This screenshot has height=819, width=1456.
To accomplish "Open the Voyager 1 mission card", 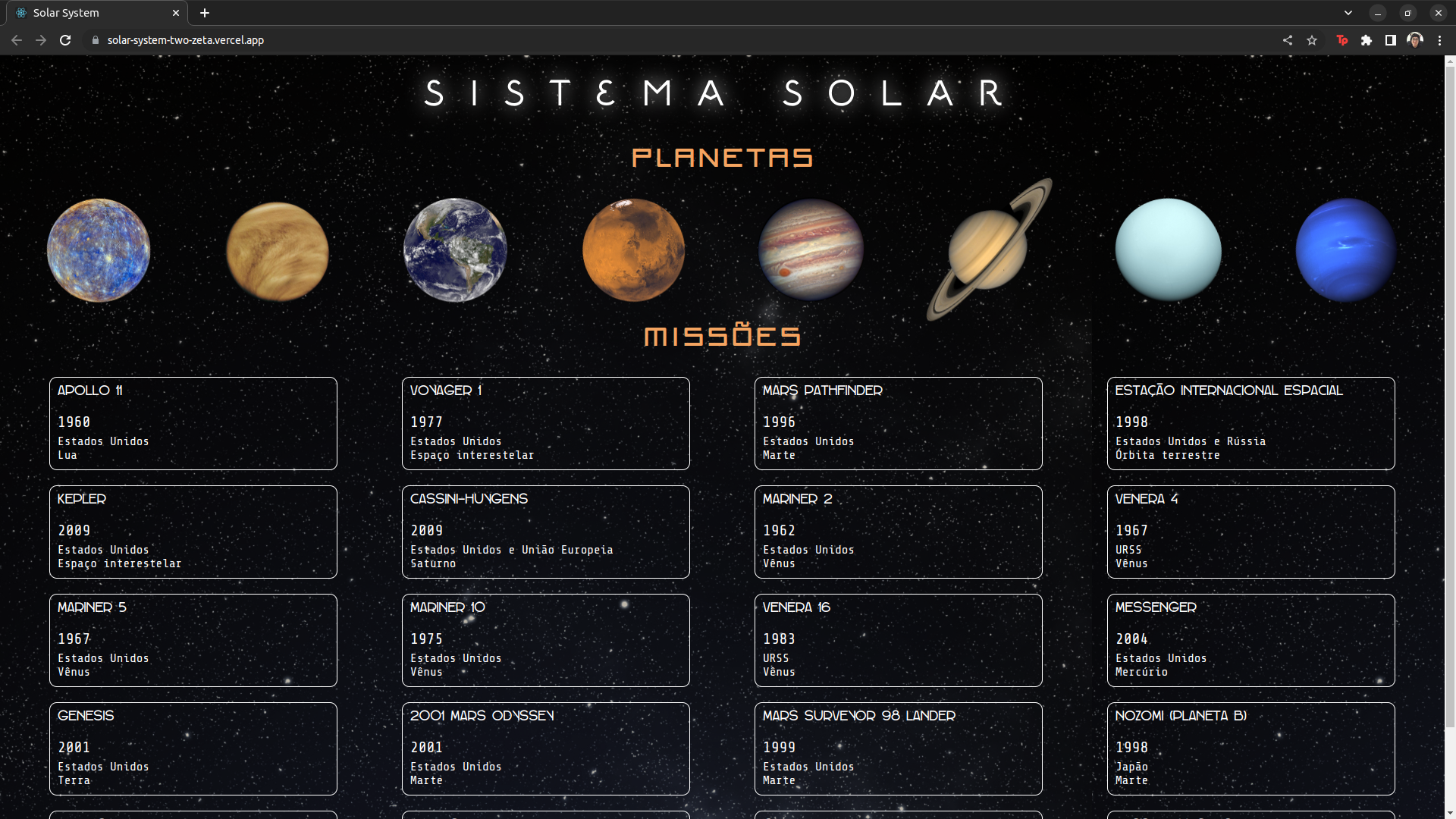I will (x=545, y=422).
